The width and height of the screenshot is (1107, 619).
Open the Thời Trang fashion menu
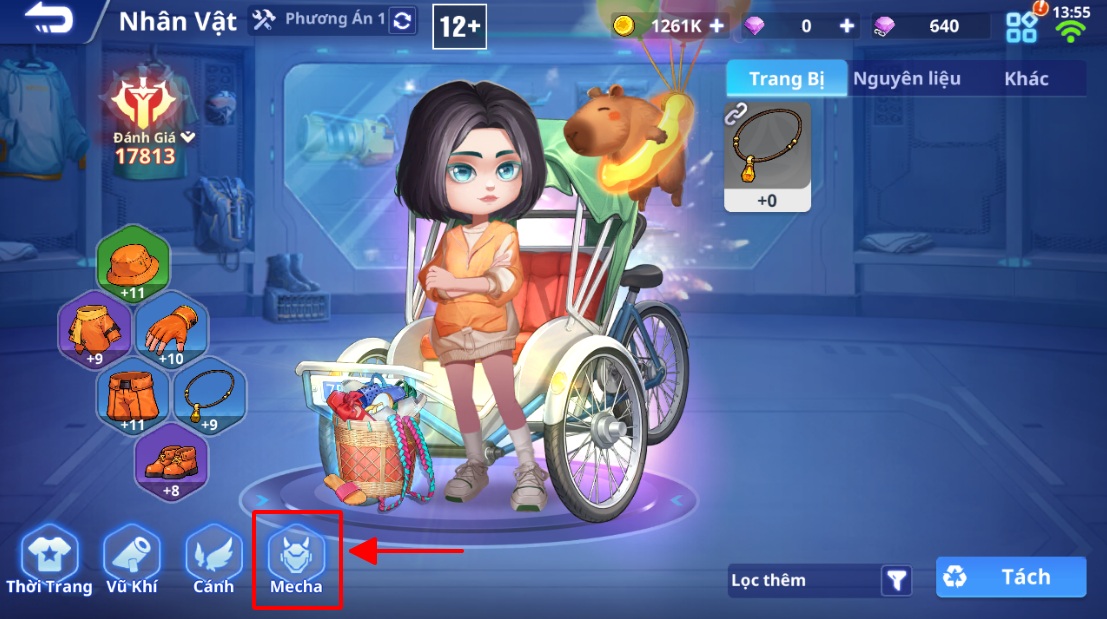tap(49, 561)
